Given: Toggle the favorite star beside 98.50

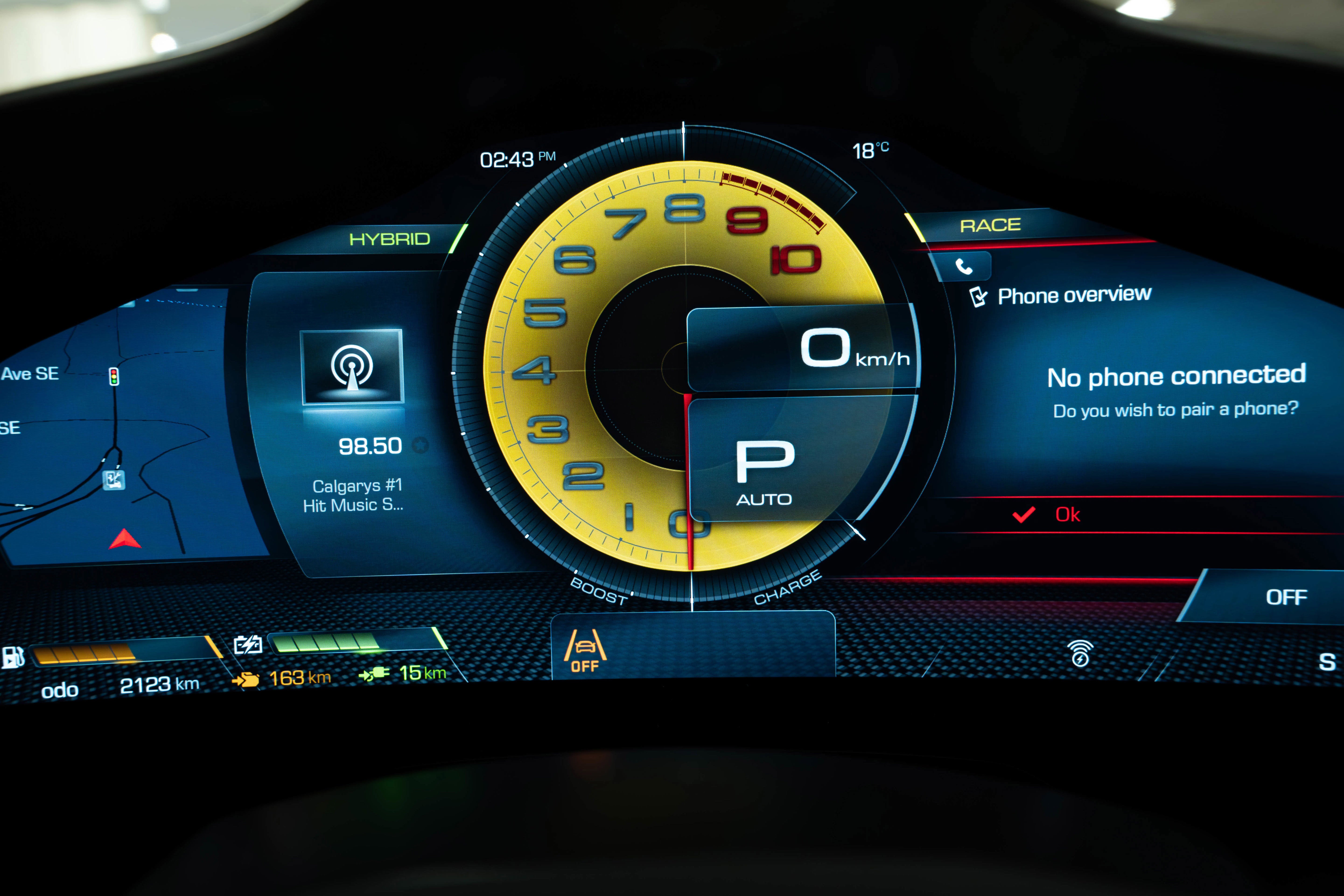Looking at the screenshot, I should pos(420,445).
